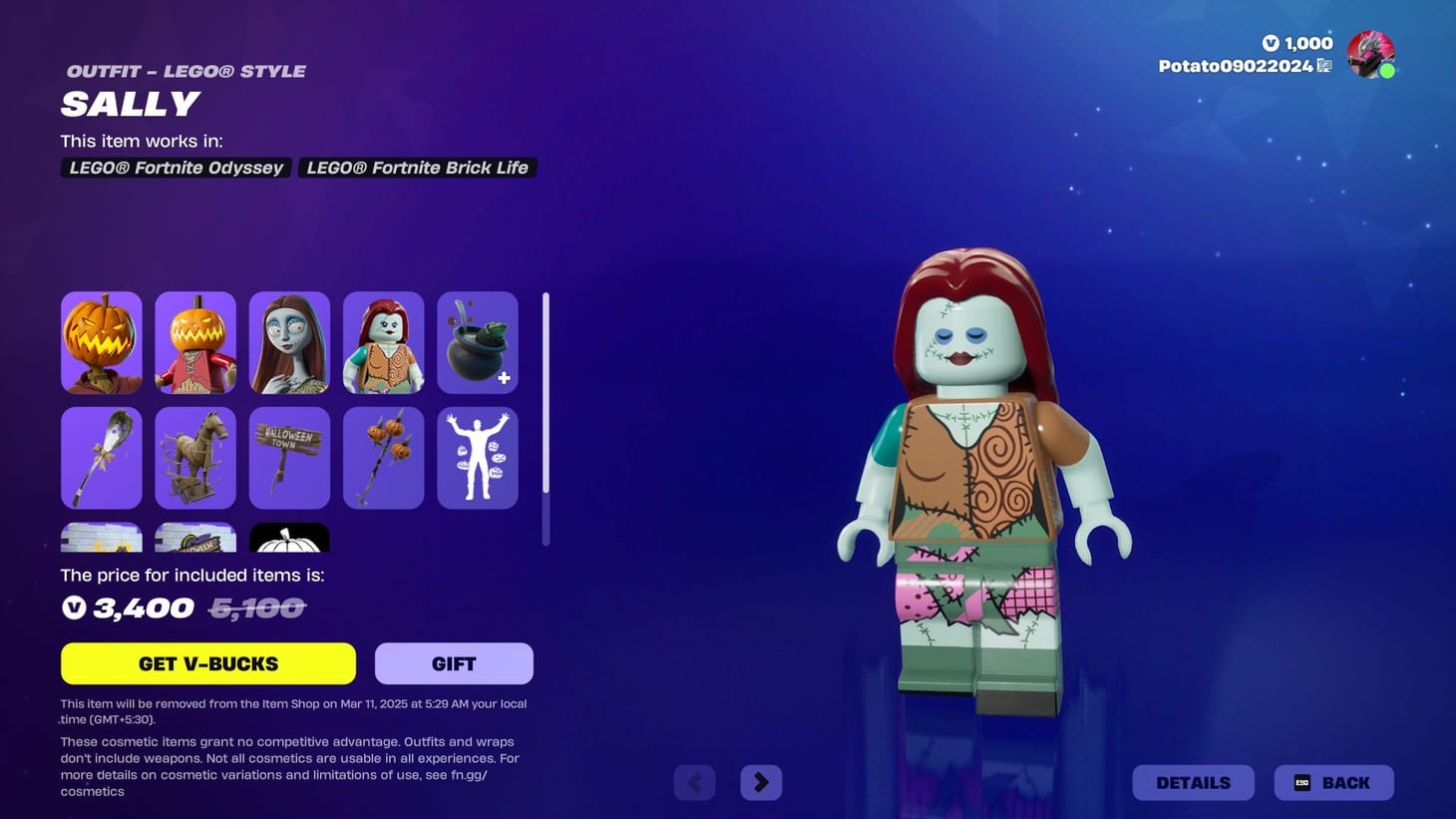Image resolution: width=1456 pixels, height=819 pixels.
Task: Expand extra styles via the cauldron plus badge
Action: click(x=505, y=378)
